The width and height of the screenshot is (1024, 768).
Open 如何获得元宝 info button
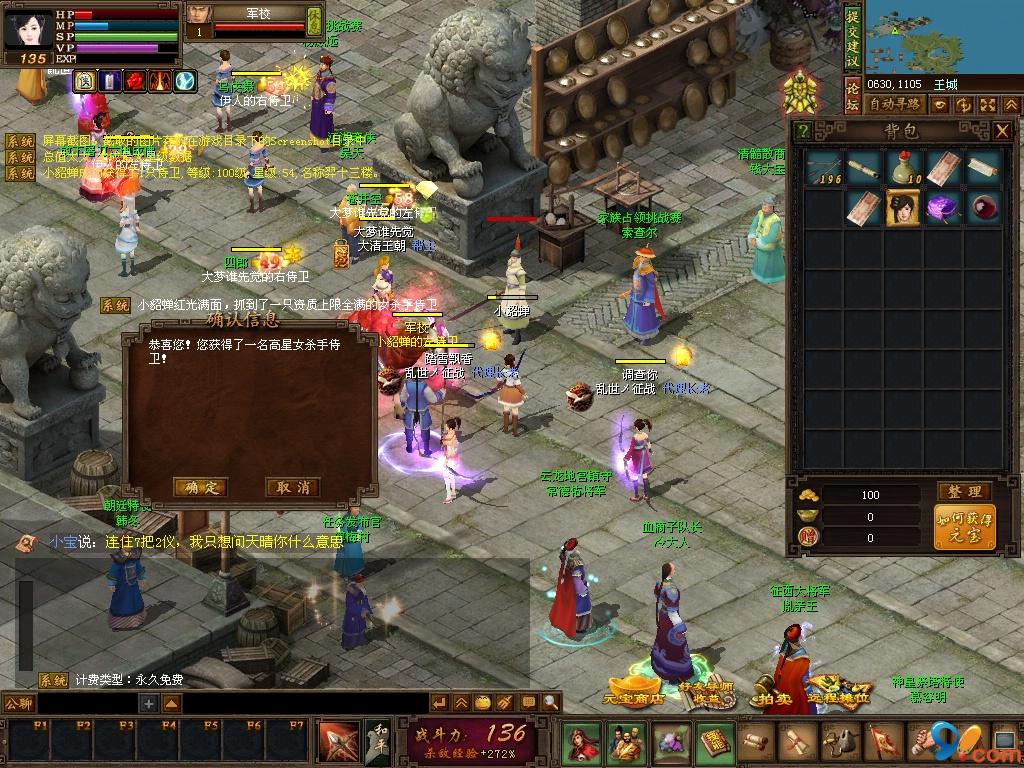(x=965, y=527)
